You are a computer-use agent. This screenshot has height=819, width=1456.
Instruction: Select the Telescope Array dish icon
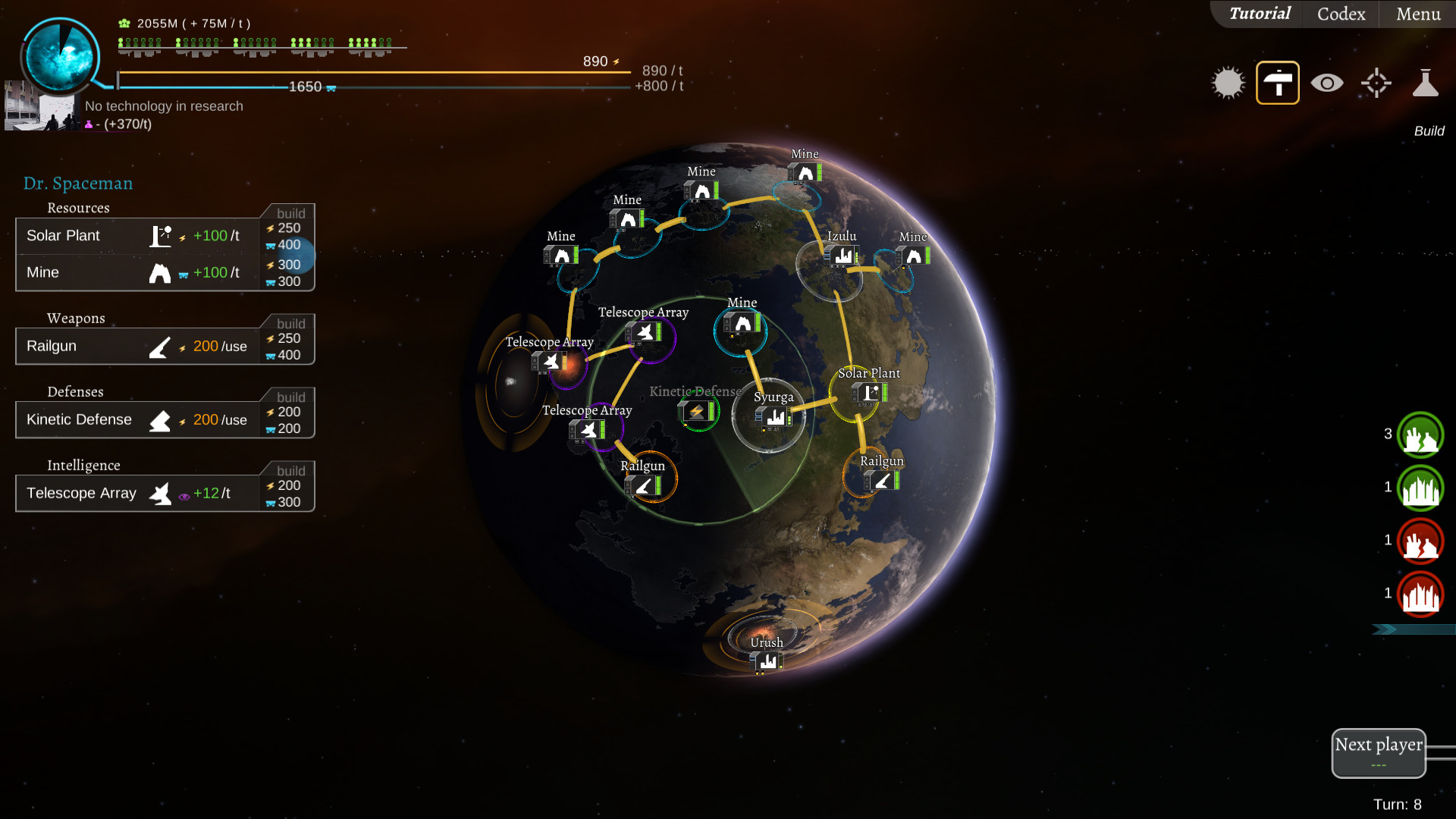pos(160,493)
